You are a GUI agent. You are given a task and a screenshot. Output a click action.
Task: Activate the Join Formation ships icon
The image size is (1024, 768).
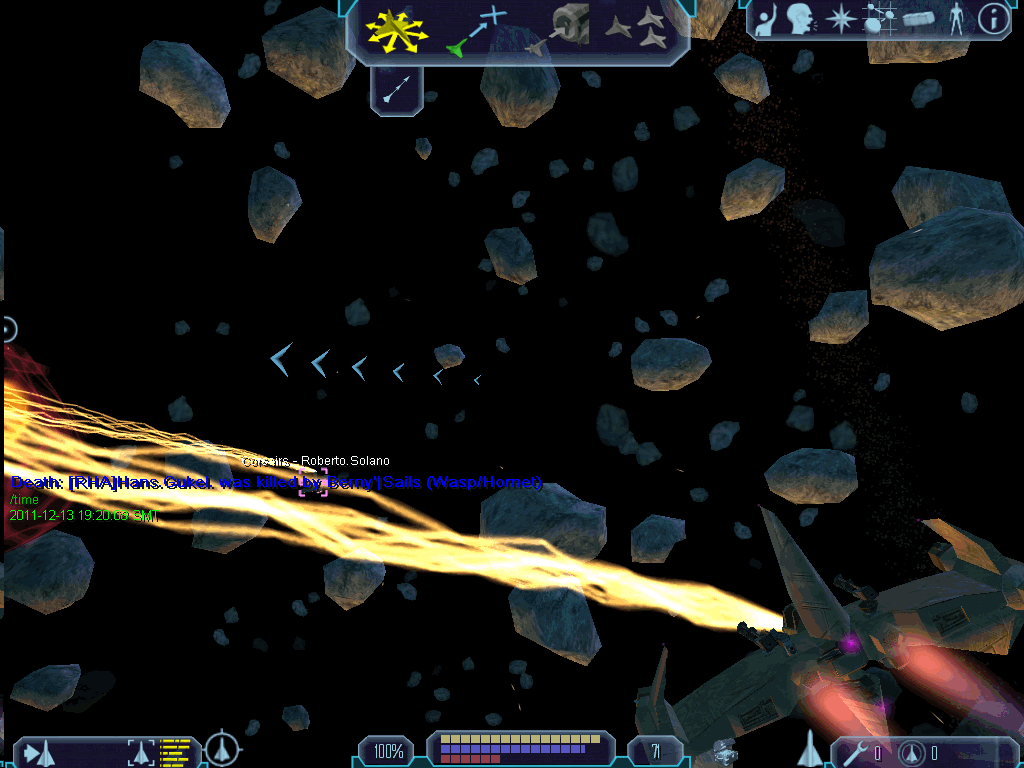(x=637, y=28)
